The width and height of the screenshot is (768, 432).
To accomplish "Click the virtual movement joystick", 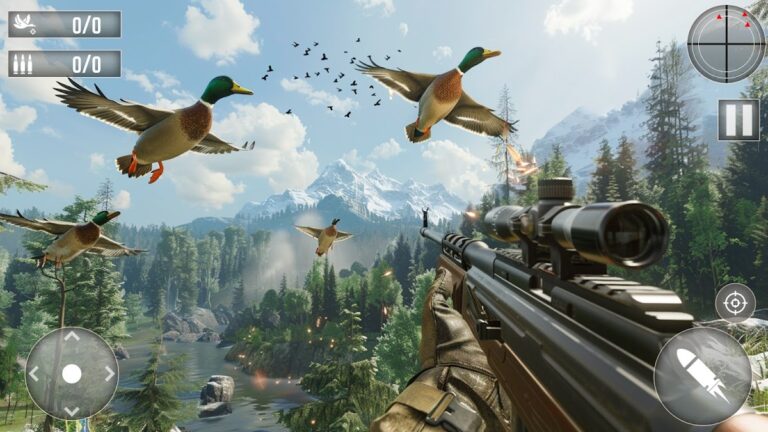I will (71, 374).
